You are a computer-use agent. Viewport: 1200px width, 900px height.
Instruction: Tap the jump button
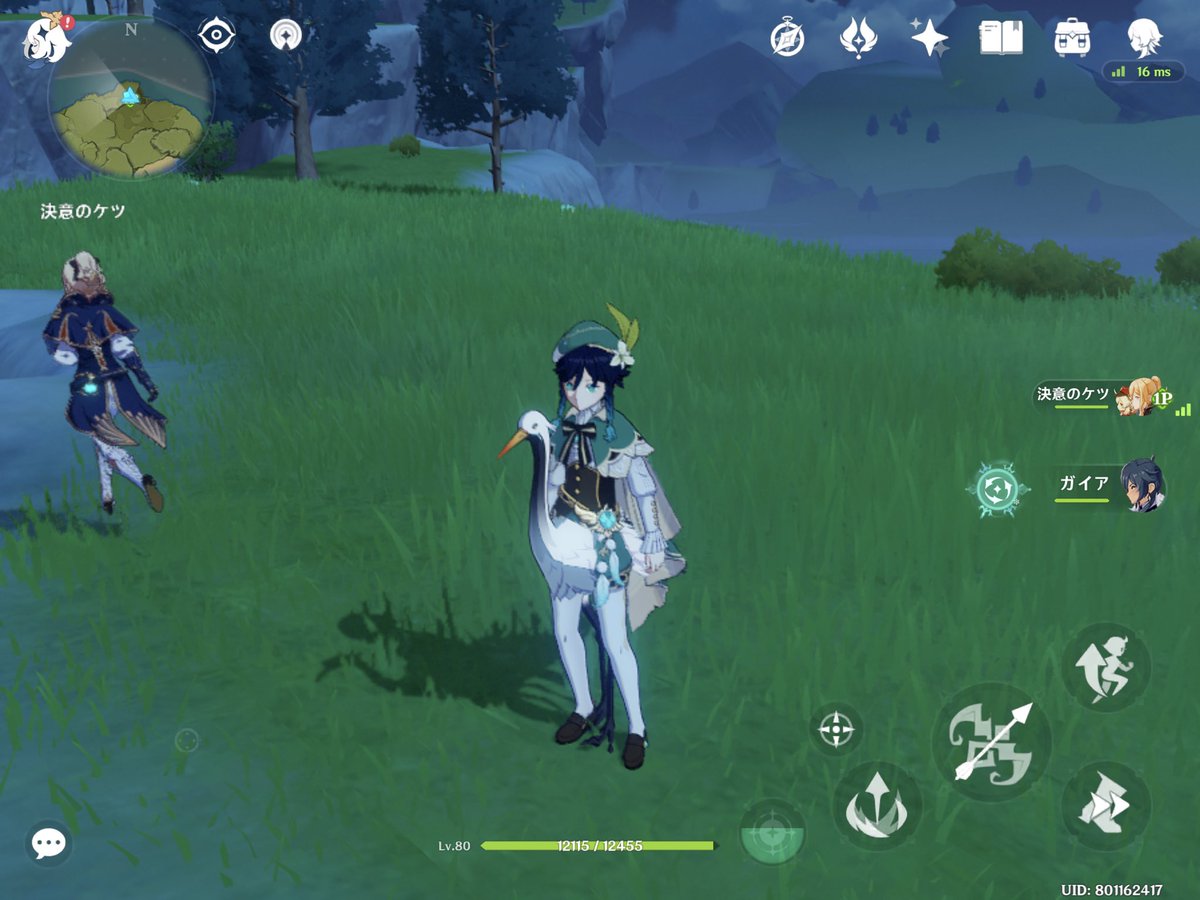coord(1105,667)
